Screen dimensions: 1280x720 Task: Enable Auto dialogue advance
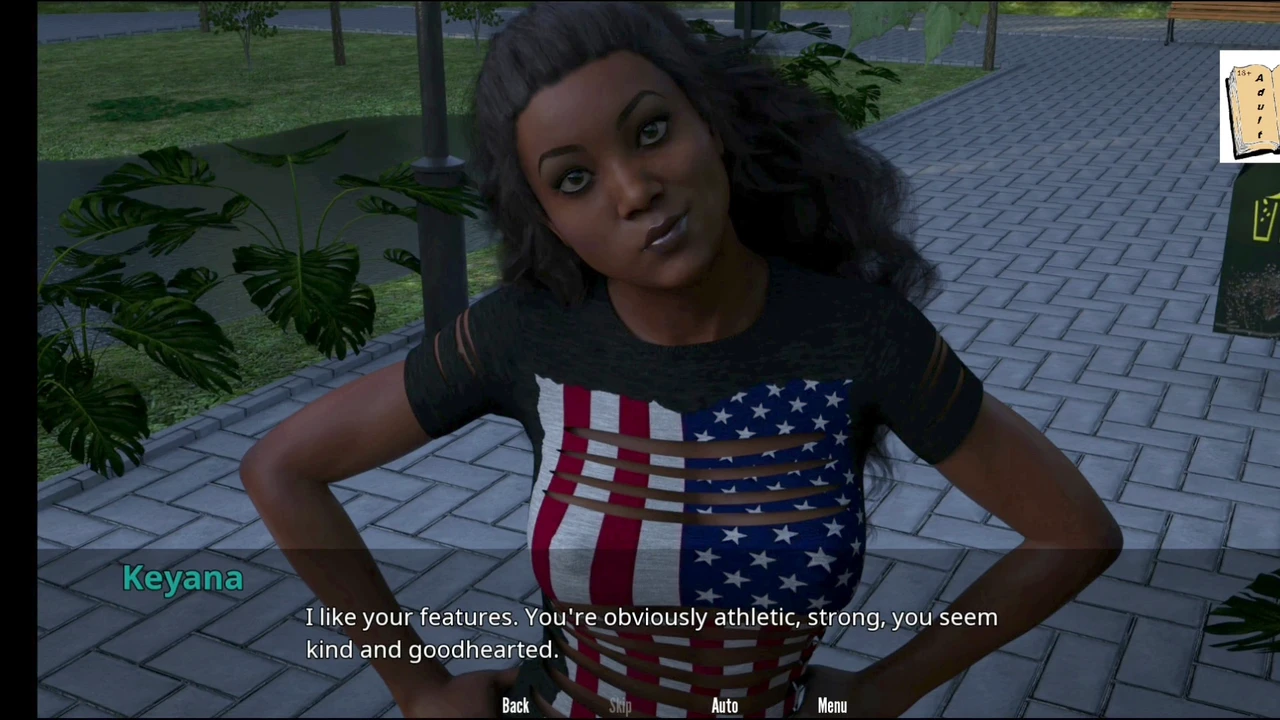pyautogui.click(x=724, y=706)
